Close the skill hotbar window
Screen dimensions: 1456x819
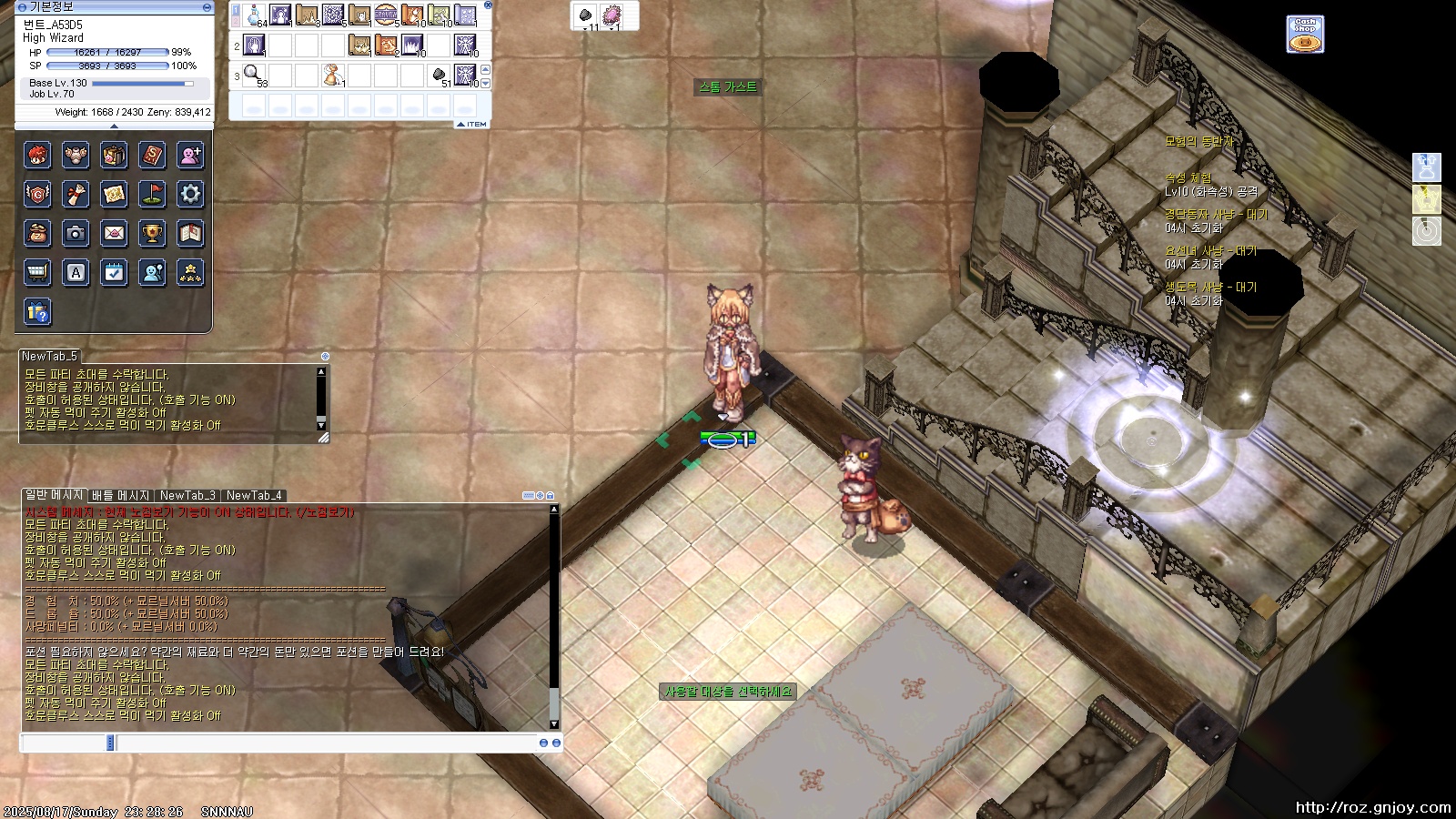(x=488, y=5)
